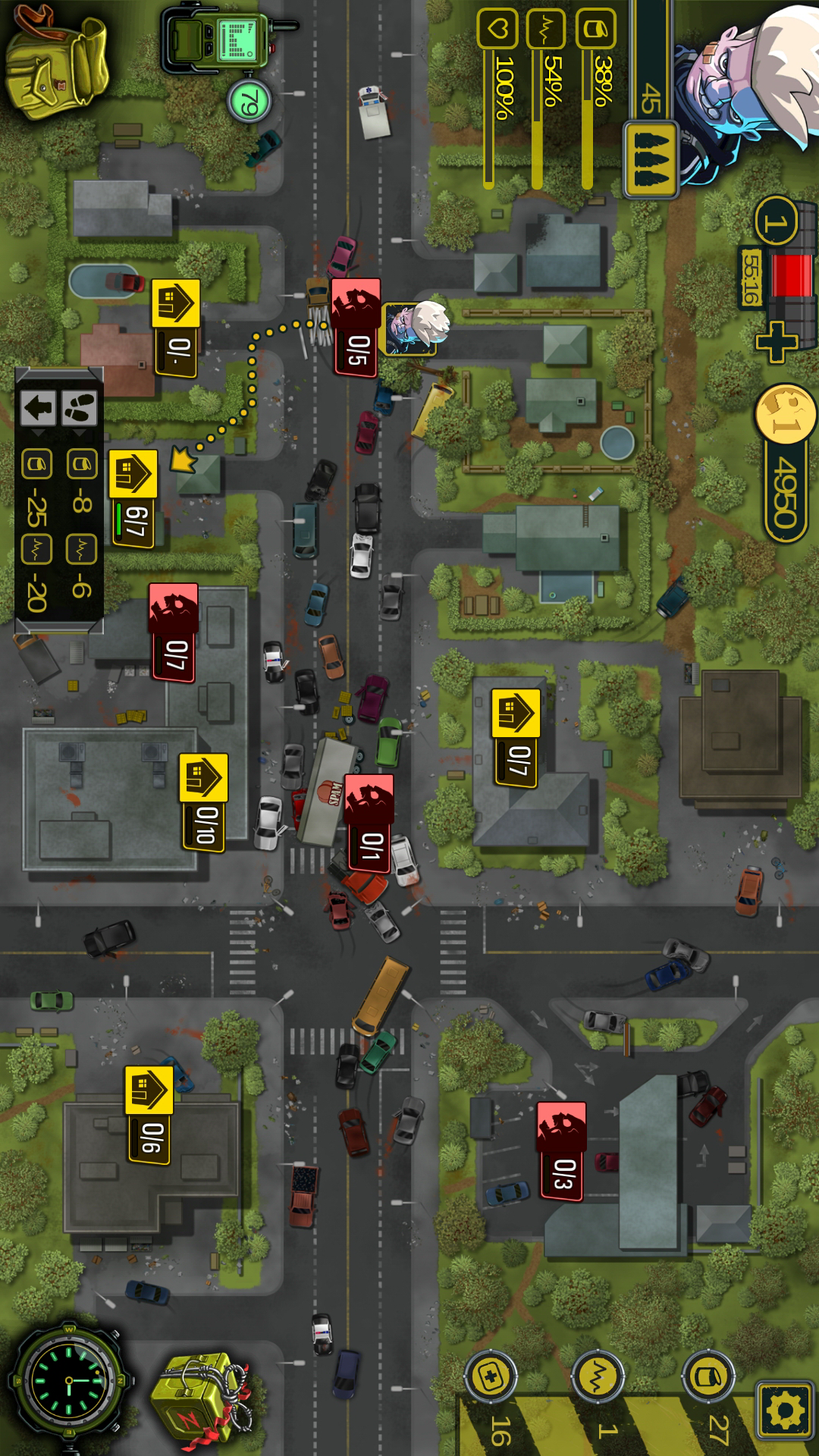Choose the zombie marker labeled 0/3
819x1456 pixels.
[562, 1151]
